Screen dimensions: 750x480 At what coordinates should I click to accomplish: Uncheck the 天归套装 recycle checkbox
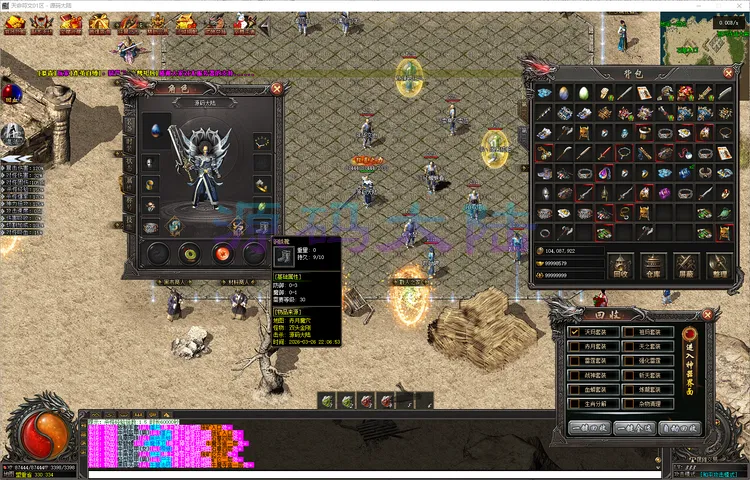tap(574, 331)
